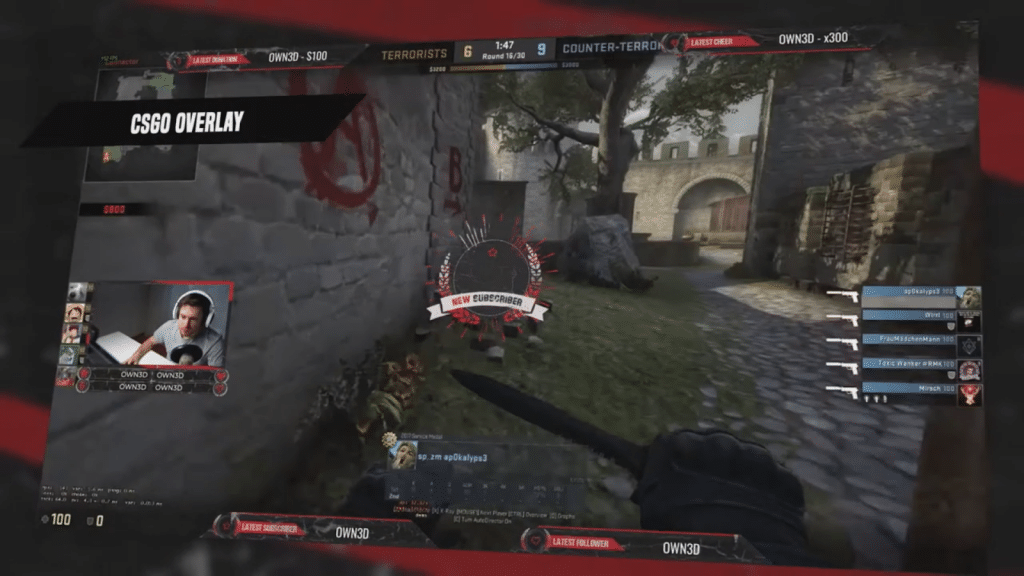Click the Latest Cheer panel
The width and height of the screenshot is (1024, 576).
coord(768,41)
